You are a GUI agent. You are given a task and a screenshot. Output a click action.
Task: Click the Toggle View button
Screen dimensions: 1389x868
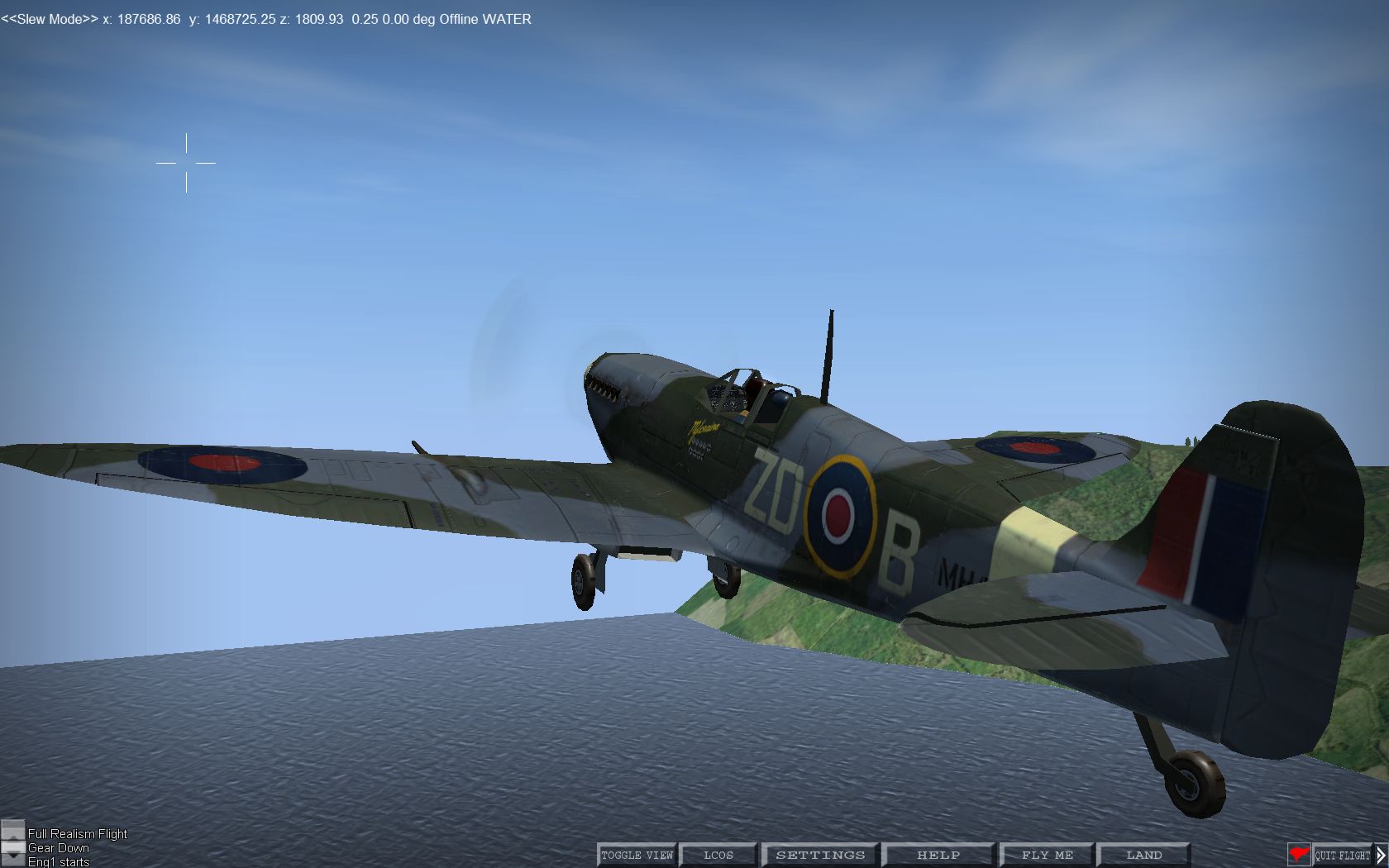(x=637, y=855)
